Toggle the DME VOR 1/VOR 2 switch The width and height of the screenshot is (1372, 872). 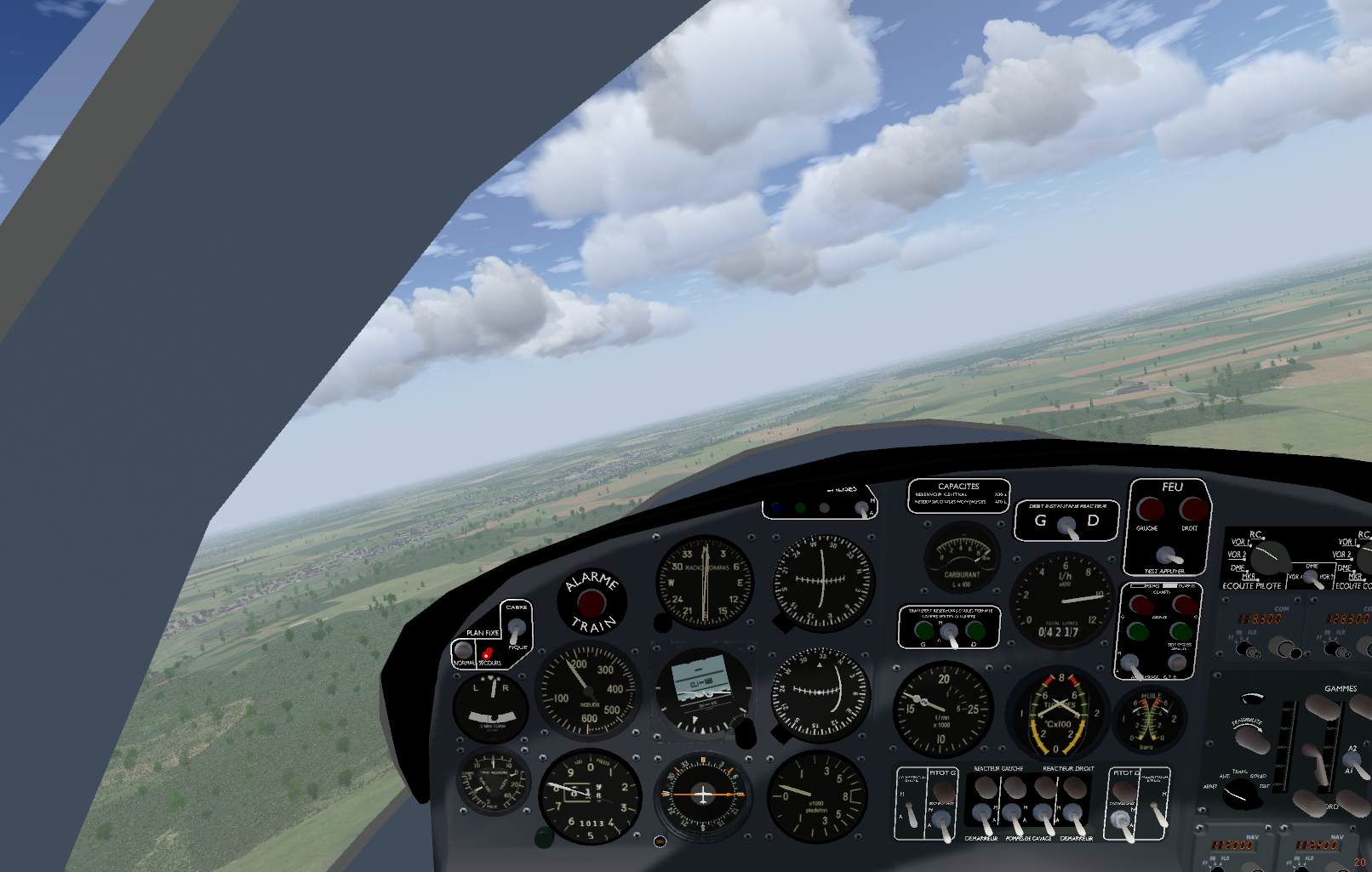[x=1314, y=578]
